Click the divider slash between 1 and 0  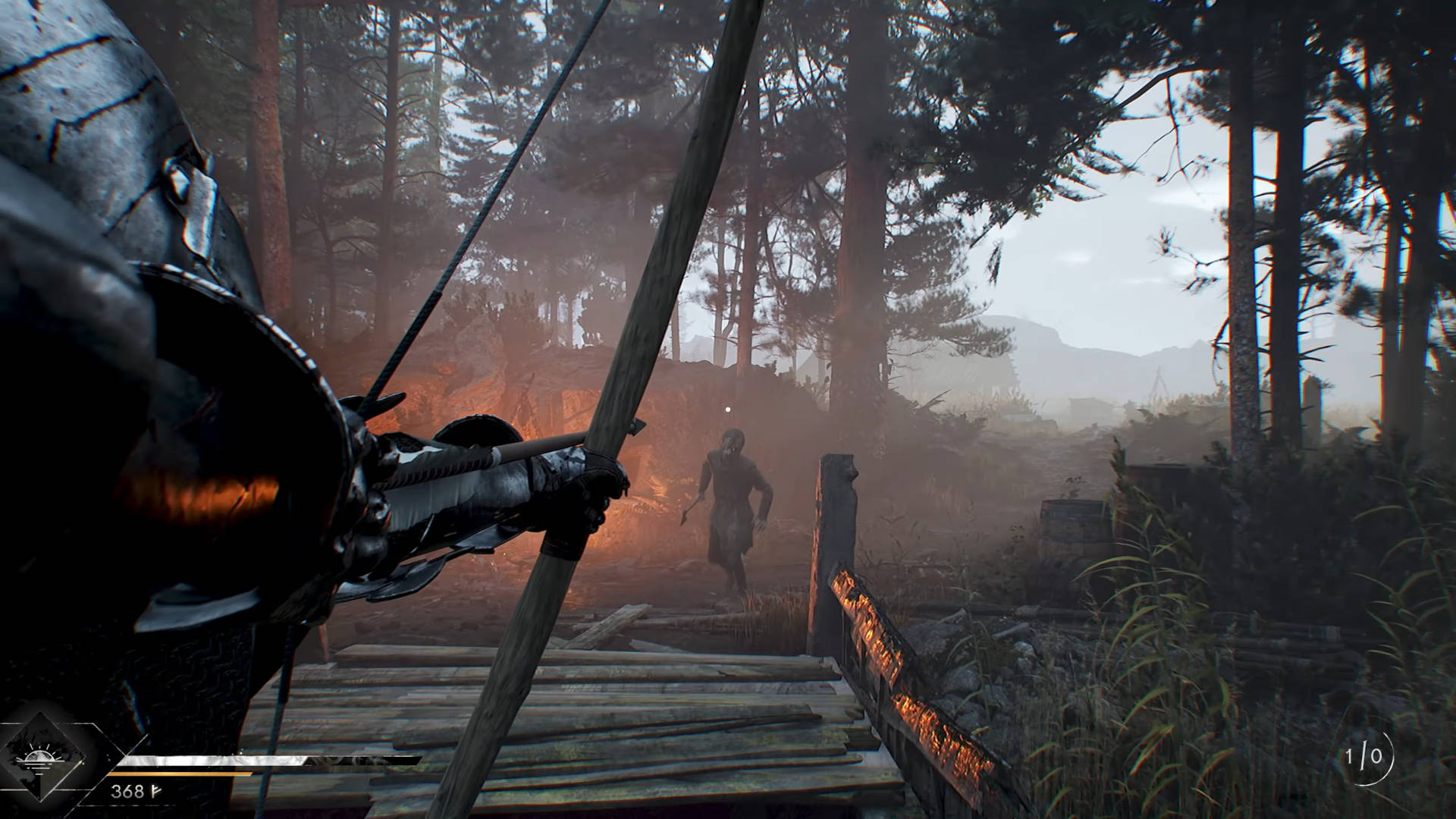click(1363, 756)
